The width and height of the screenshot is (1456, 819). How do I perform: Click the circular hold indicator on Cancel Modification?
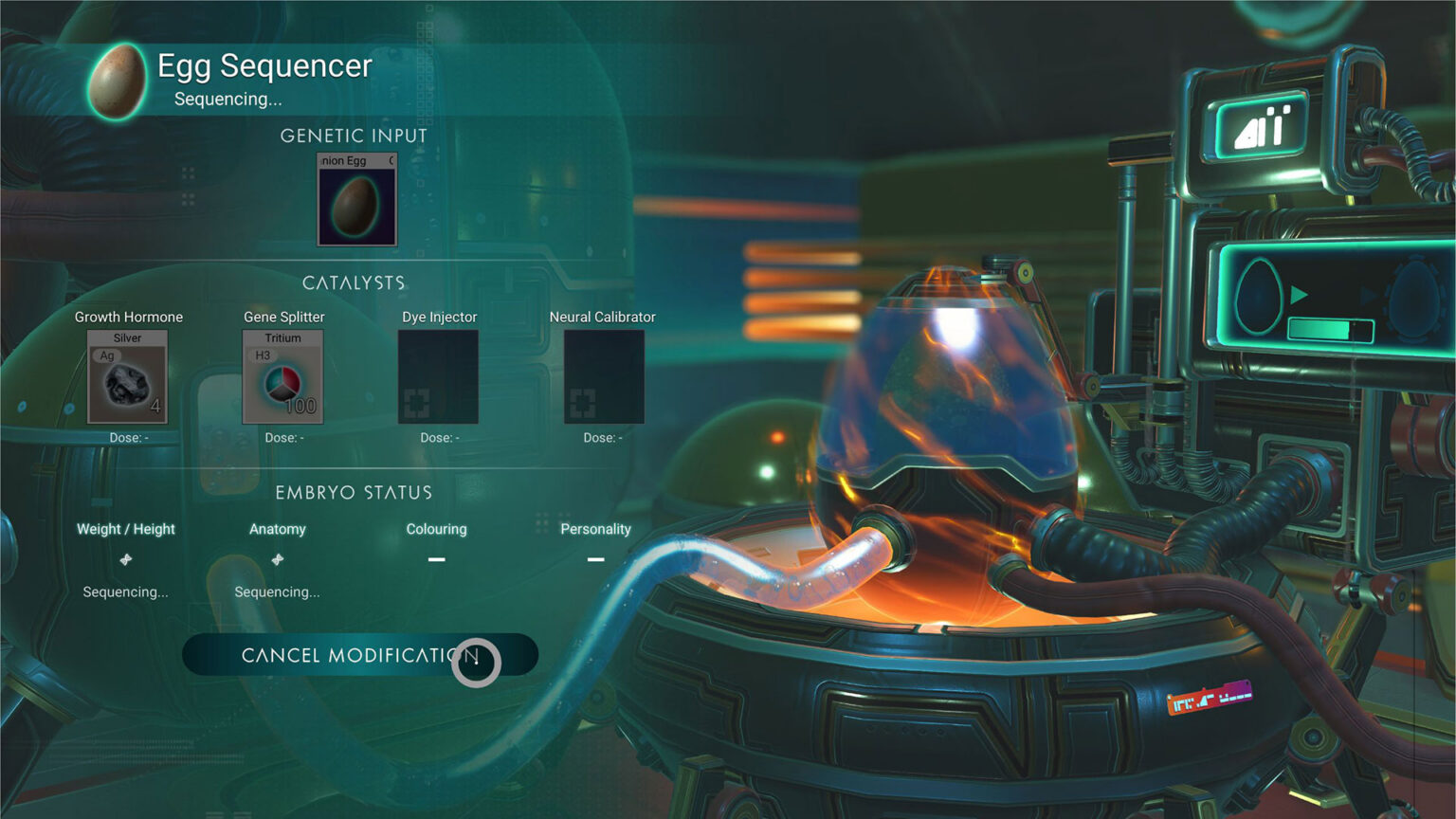(478, 664)
